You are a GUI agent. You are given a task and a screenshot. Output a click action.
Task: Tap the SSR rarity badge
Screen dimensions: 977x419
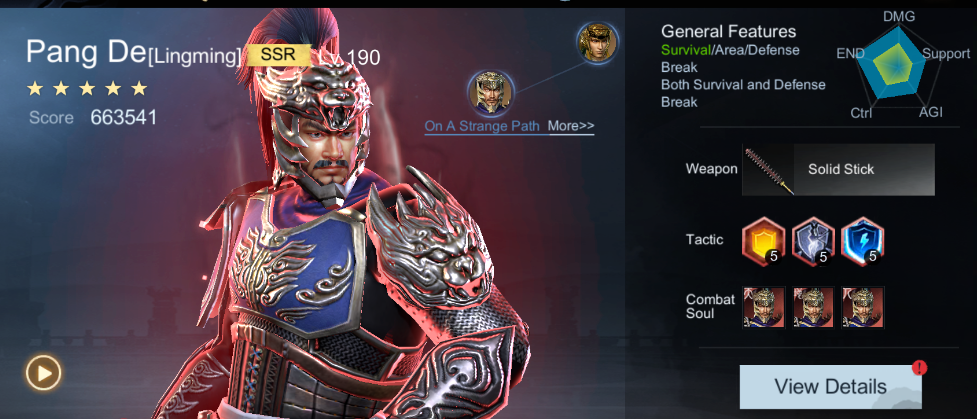point(279,54)
